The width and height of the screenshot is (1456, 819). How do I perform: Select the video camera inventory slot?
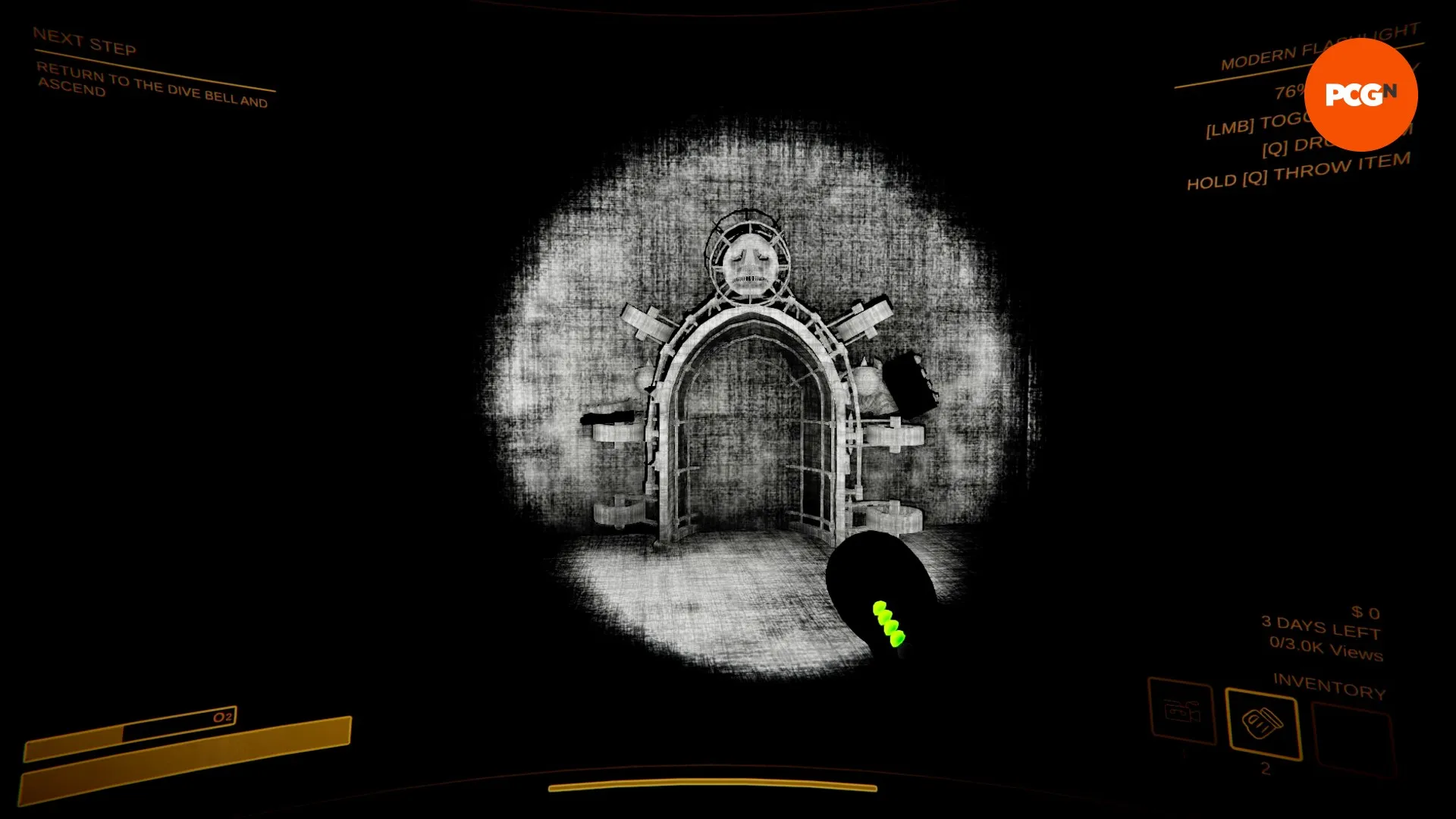click(x=1181, y=711)
